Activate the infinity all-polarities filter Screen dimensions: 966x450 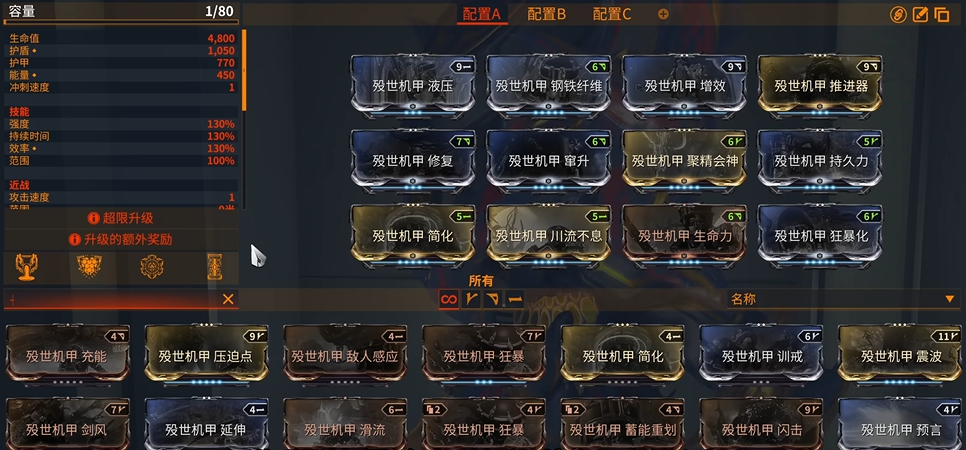(x=449, y=298)
